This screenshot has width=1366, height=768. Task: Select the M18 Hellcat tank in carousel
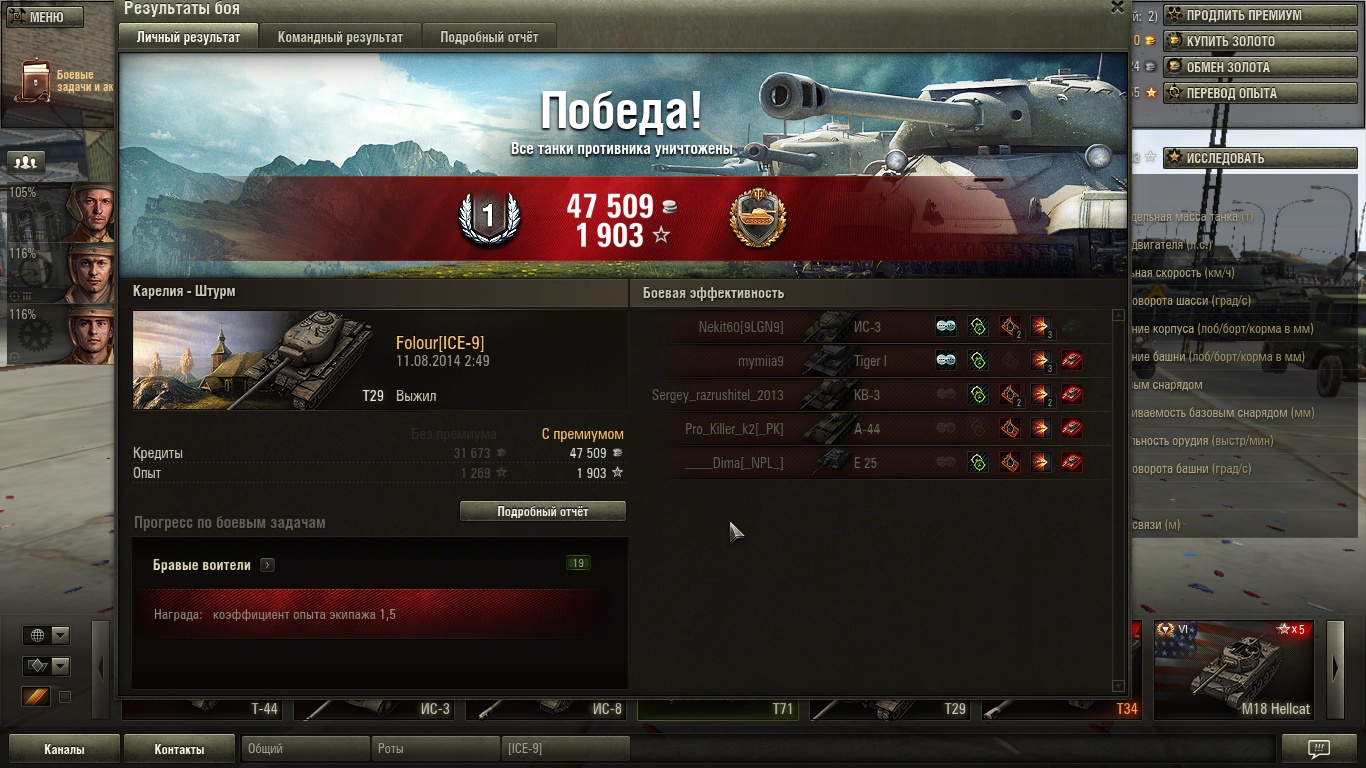click(1234, 669)
